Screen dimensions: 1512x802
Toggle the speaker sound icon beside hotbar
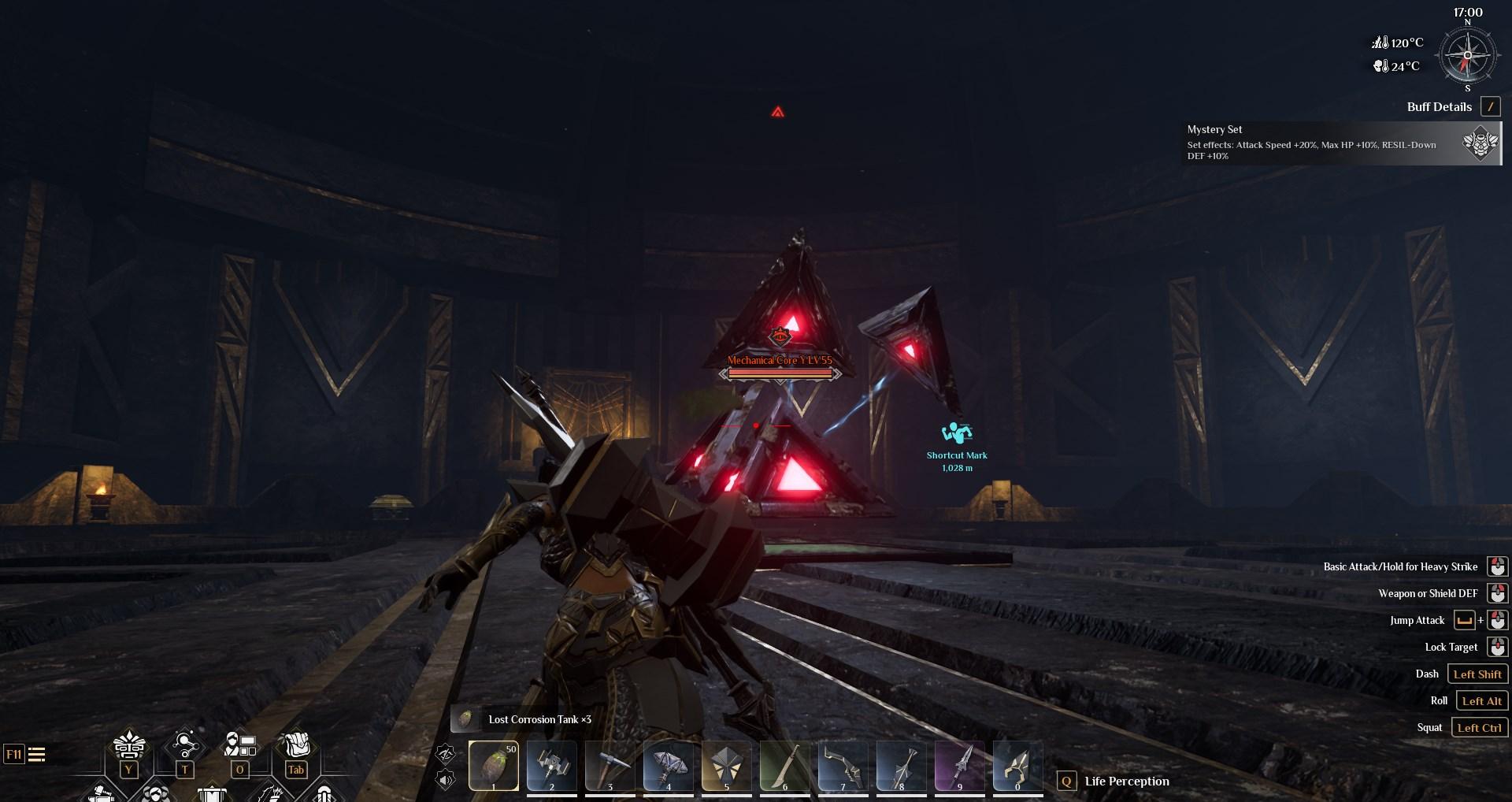click(x=446, y=781)
